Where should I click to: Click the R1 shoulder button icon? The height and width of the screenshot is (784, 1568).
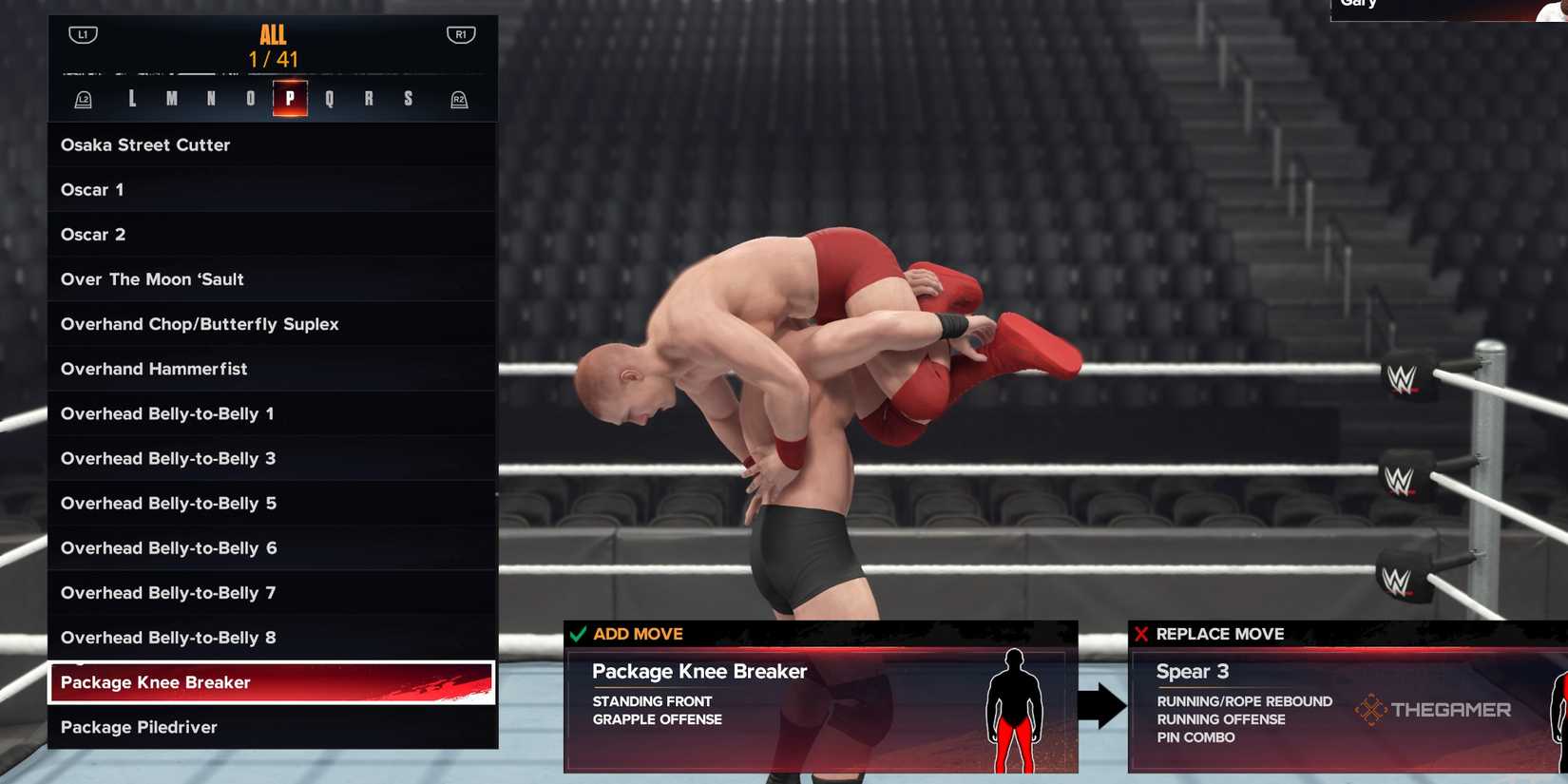tap(459, 33)
